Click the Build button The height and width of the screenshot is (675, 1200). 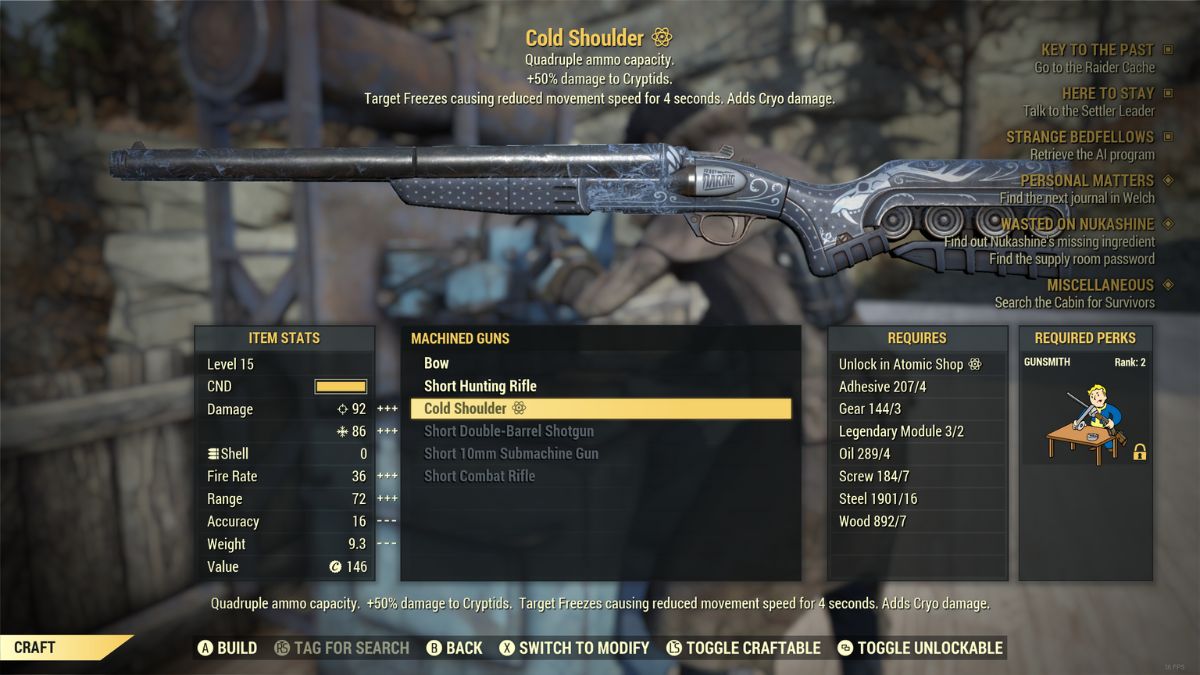tap(227, 648)
